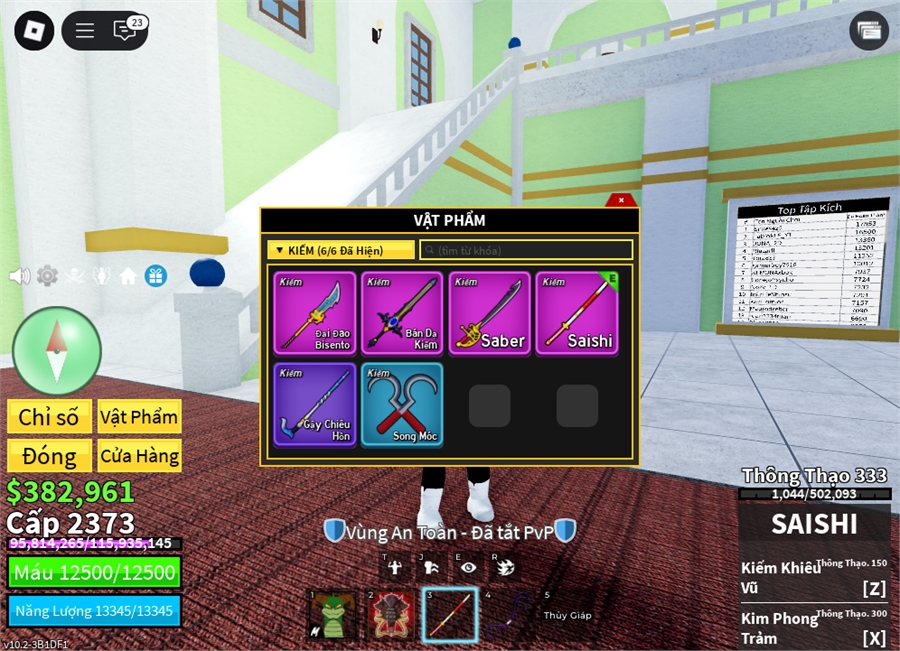Pick the equipped Saishi sword

click(x=577, y=313)
